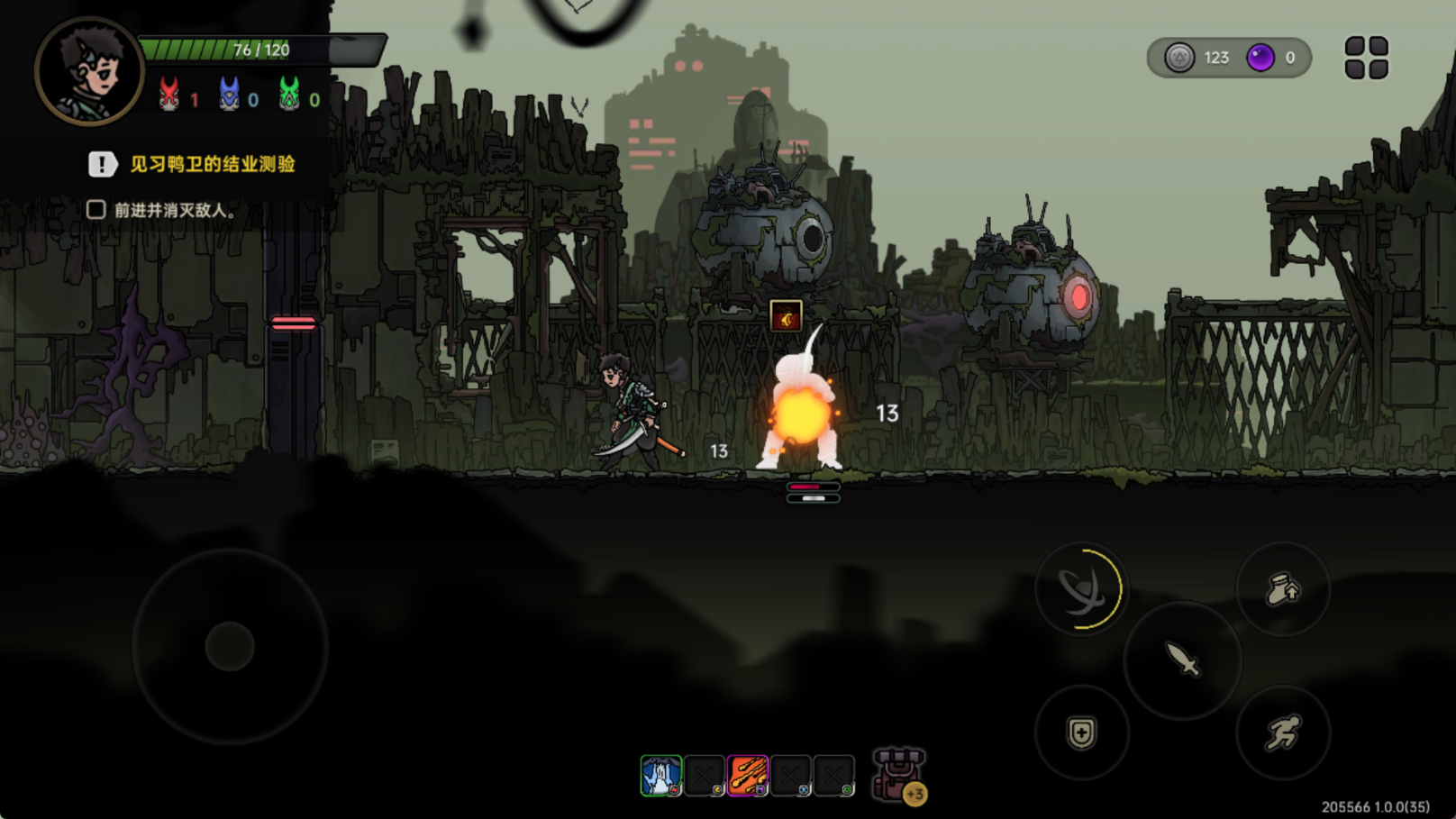Viewport: 1456px width, 819px height.
Task: Click the silver coin currency counter
Action: [x=1197, y=58]
